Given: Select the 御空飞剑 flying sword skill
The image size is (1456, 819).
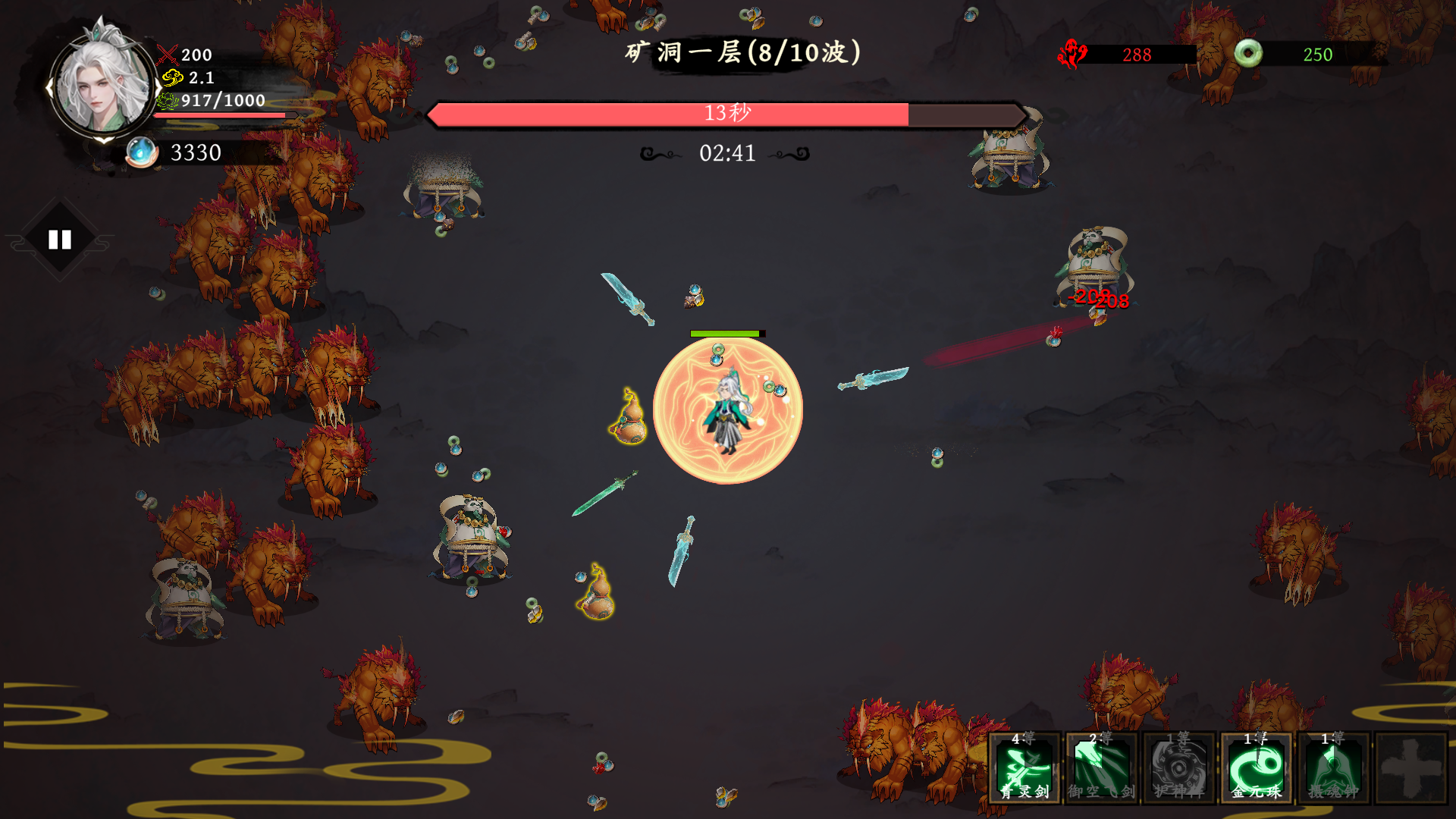Looking at the screenshot, I should click(x=1102, y=767).
